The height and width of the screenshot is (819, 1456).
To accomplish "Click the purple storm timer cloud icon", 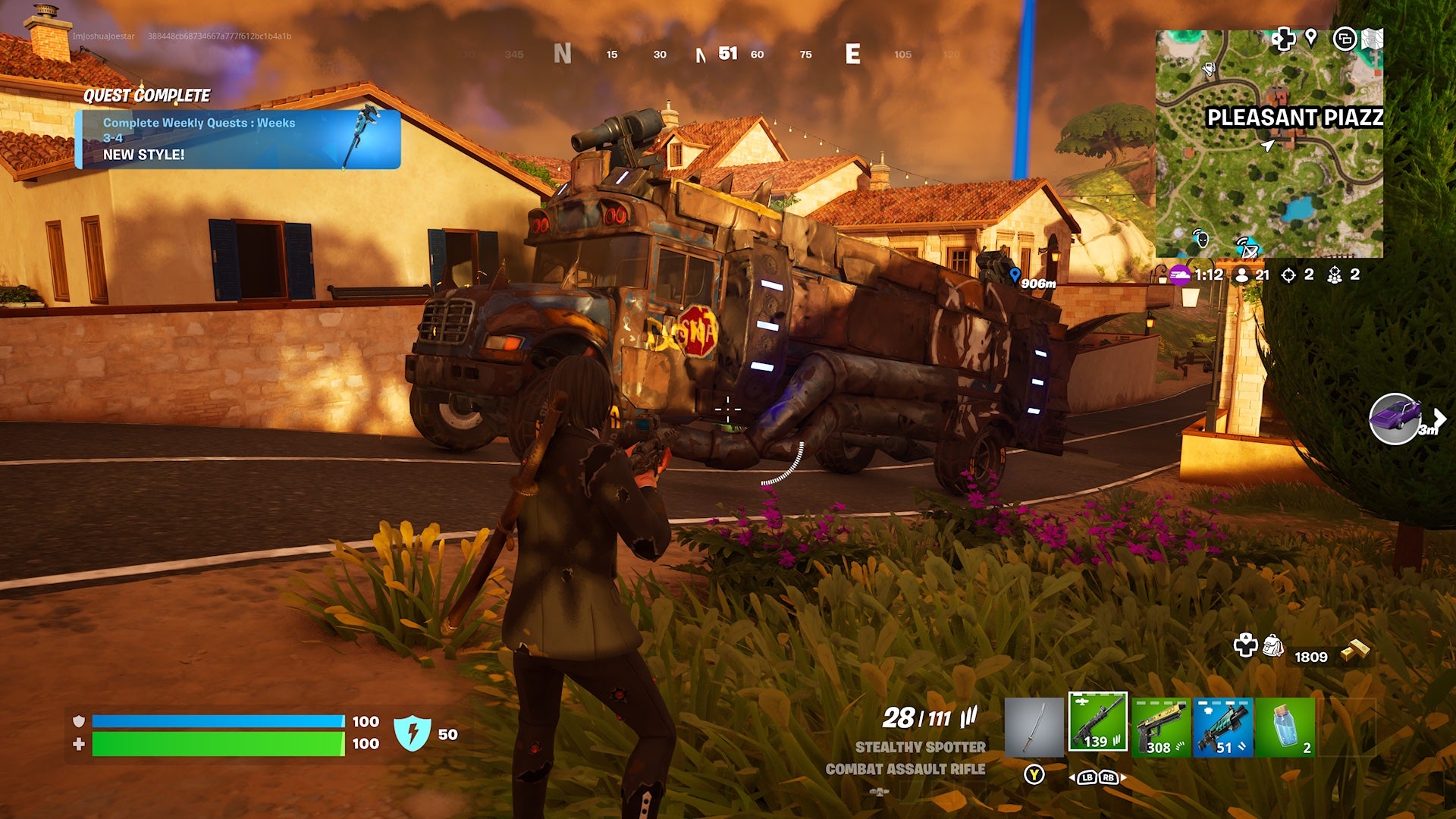I will 1180,275.
